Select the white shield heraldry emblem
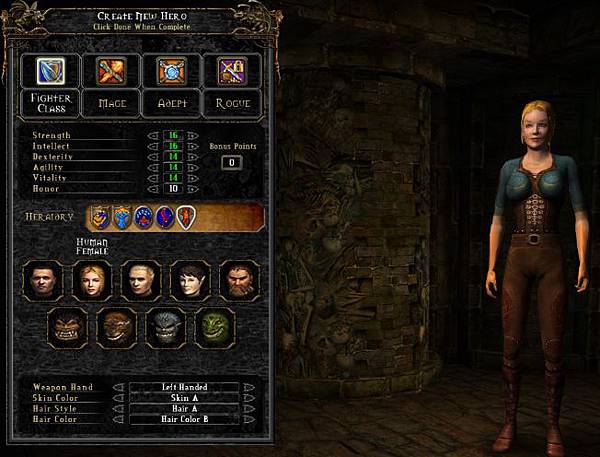 click(186, 216)
